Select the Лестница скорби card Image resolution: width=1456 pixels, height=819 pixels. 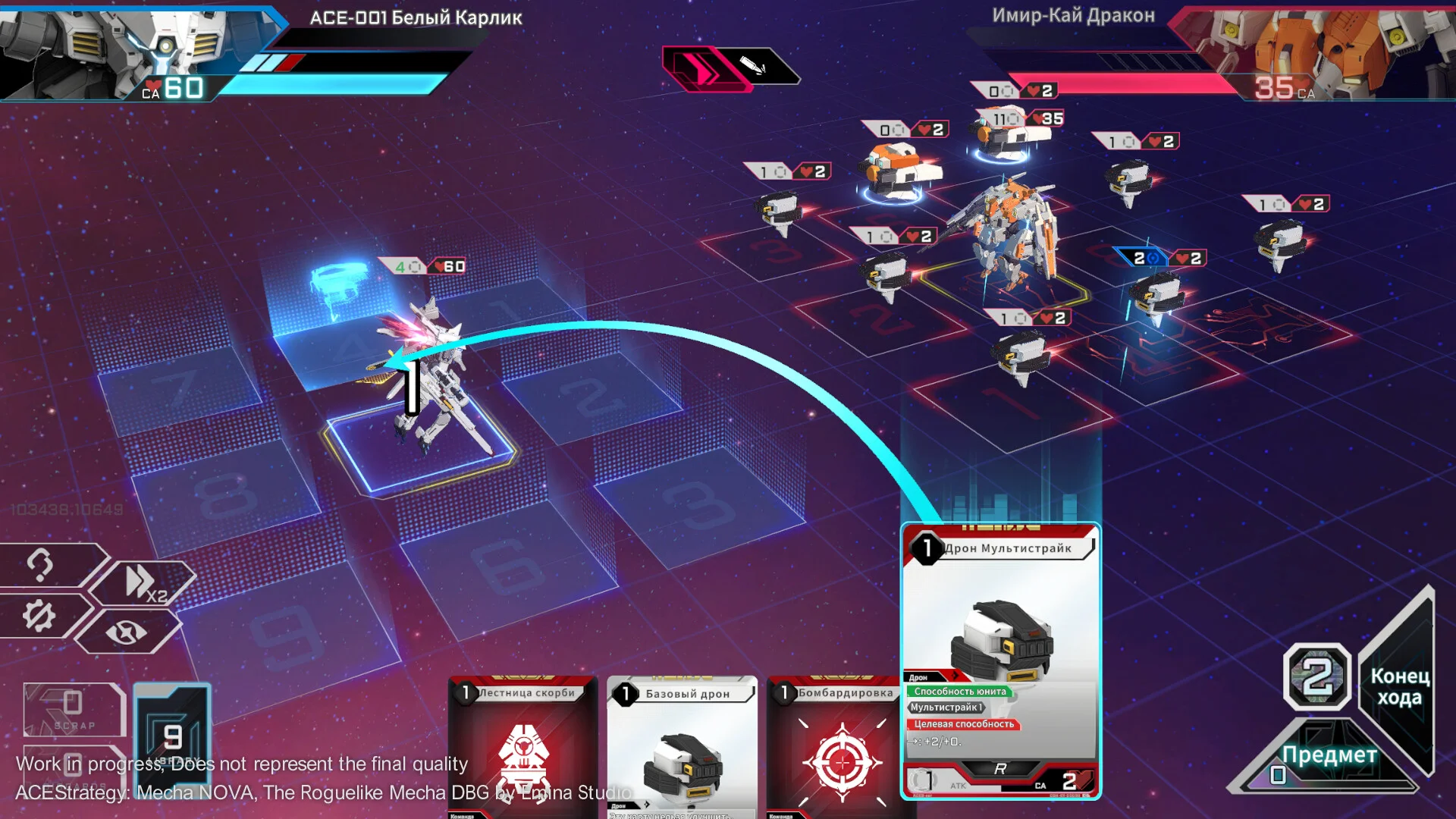[x=523, y=747]
